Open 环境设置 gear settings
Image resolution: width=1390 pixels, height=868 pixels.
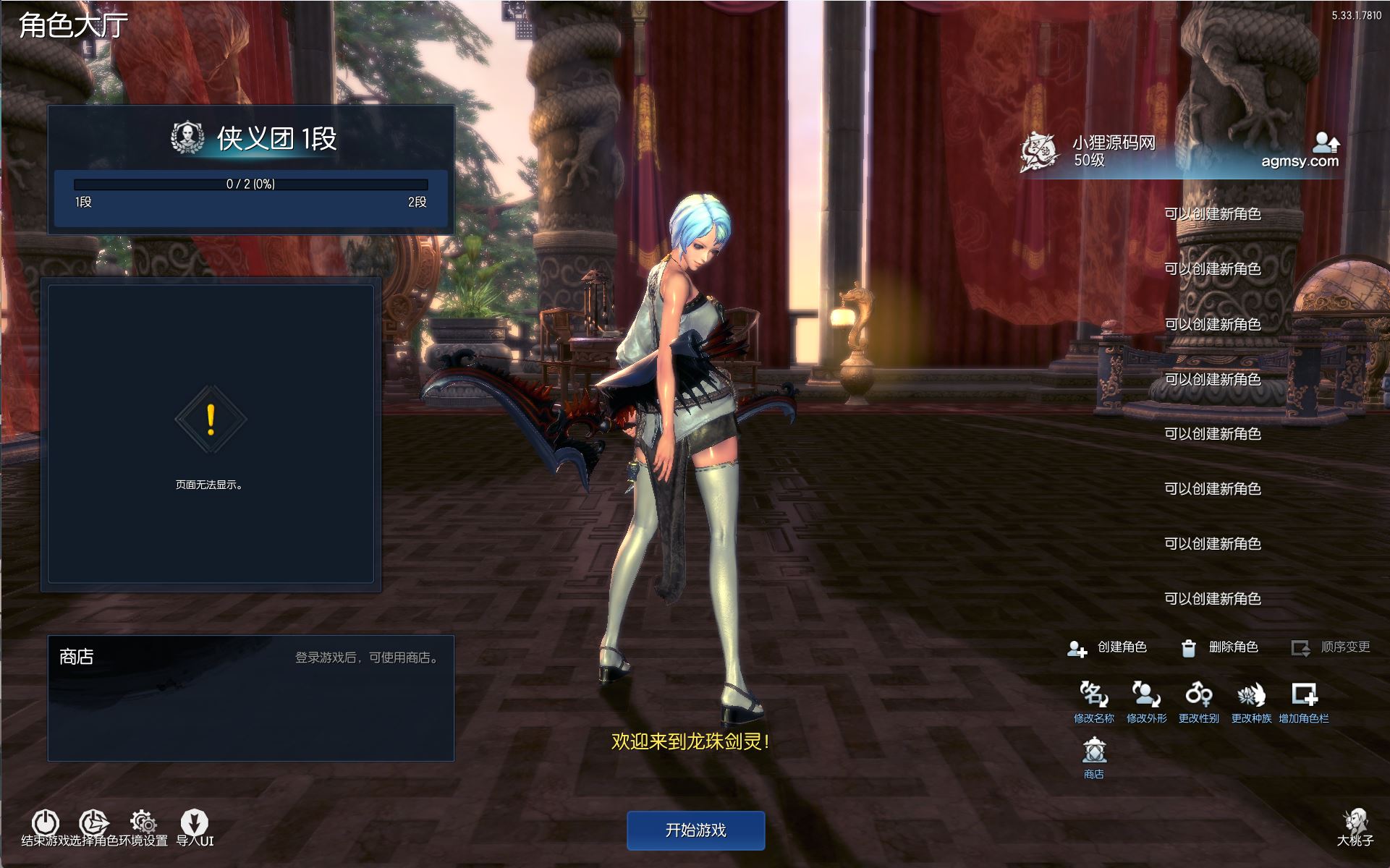143,822
